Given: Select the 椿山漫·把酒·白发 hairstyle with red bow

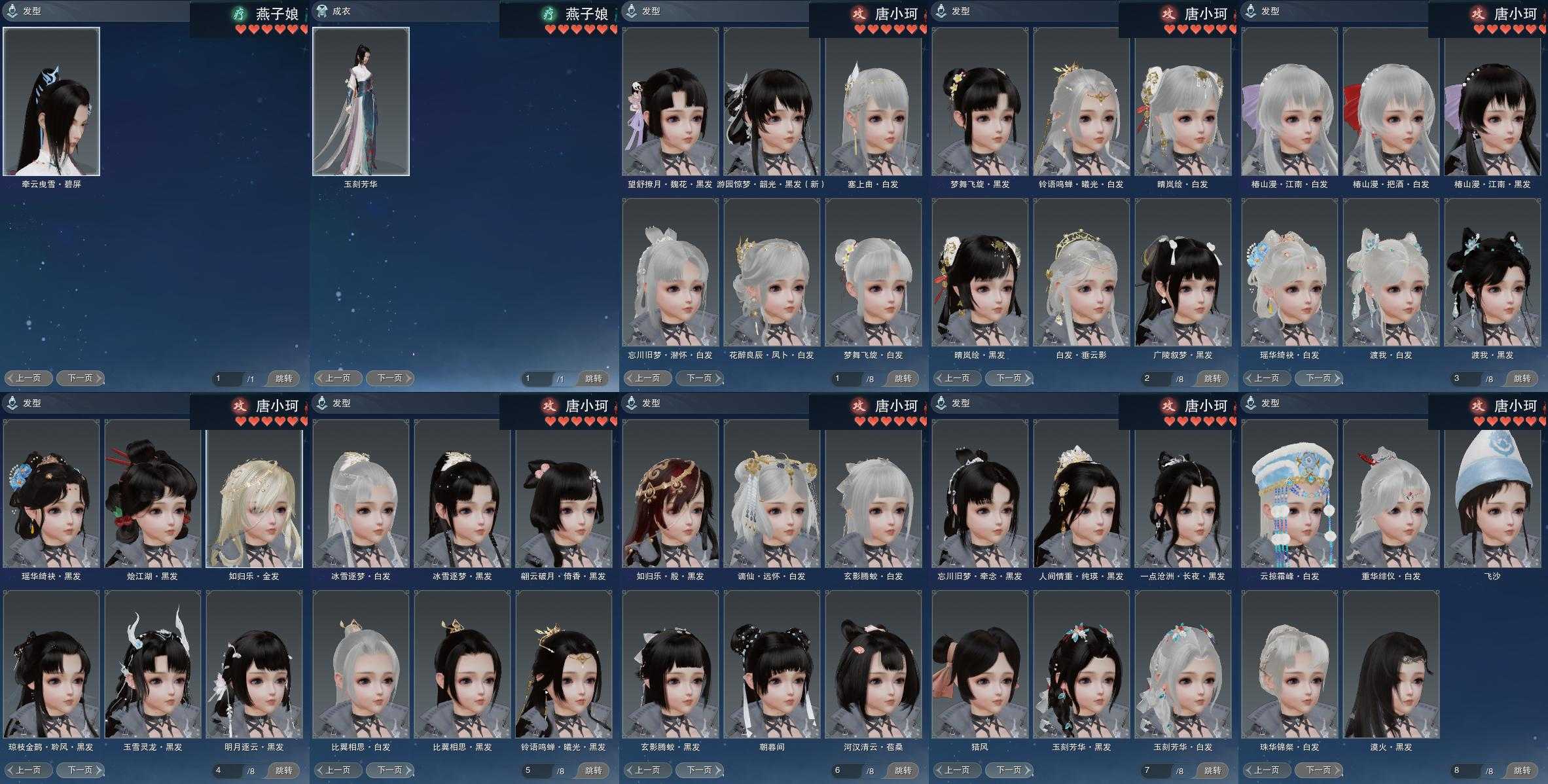Looking at the screenshot, I should pyautogui.click(x=1391, y=101).
